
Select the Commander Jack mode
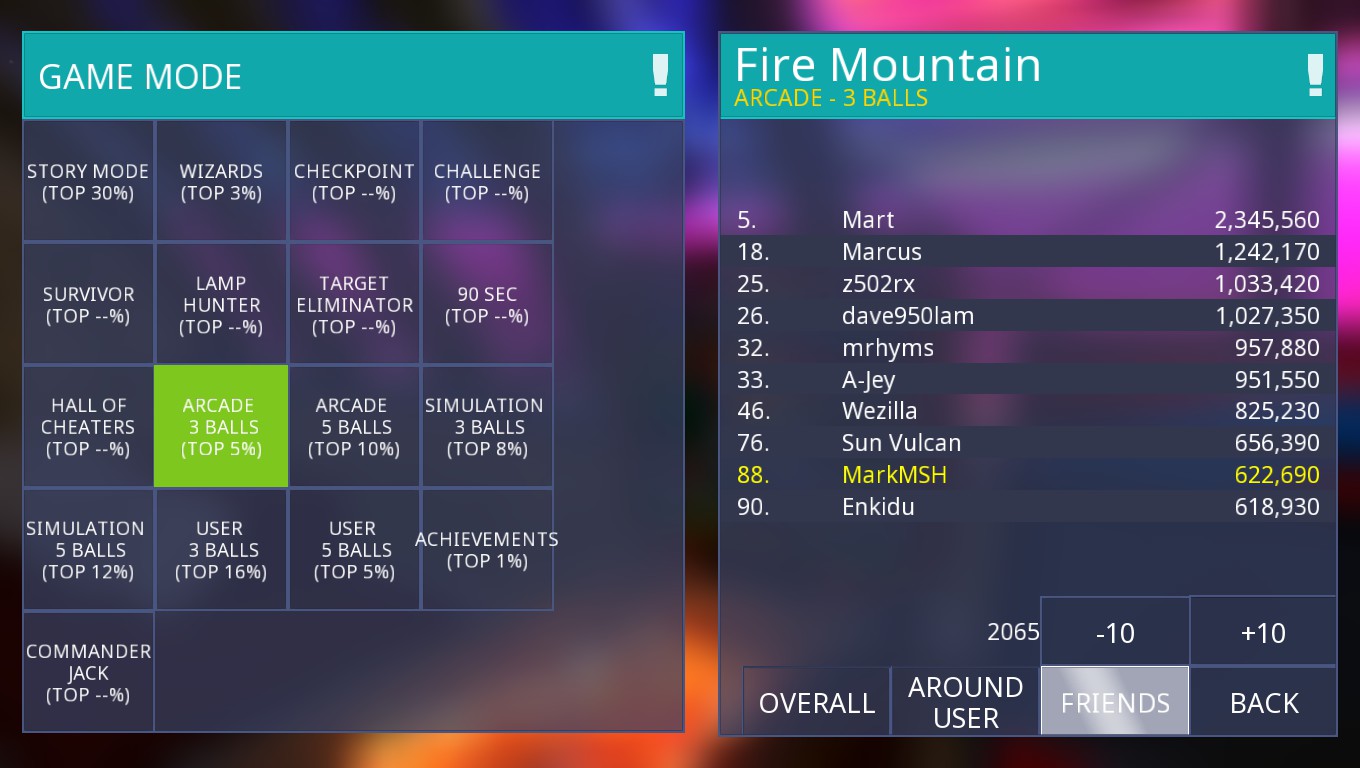click(88, 672)
